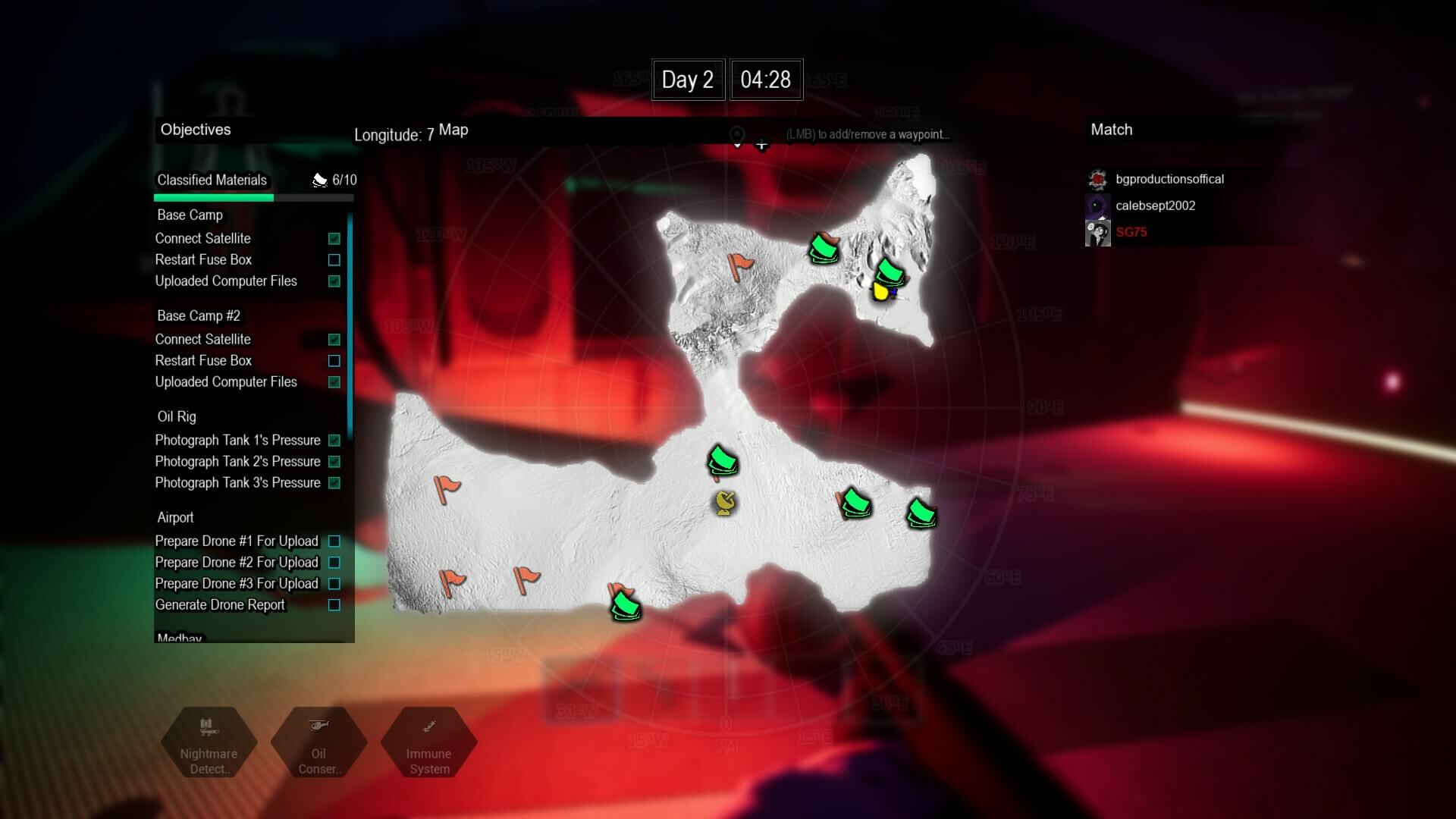Select the Airport objective group heading

(175, 518)
